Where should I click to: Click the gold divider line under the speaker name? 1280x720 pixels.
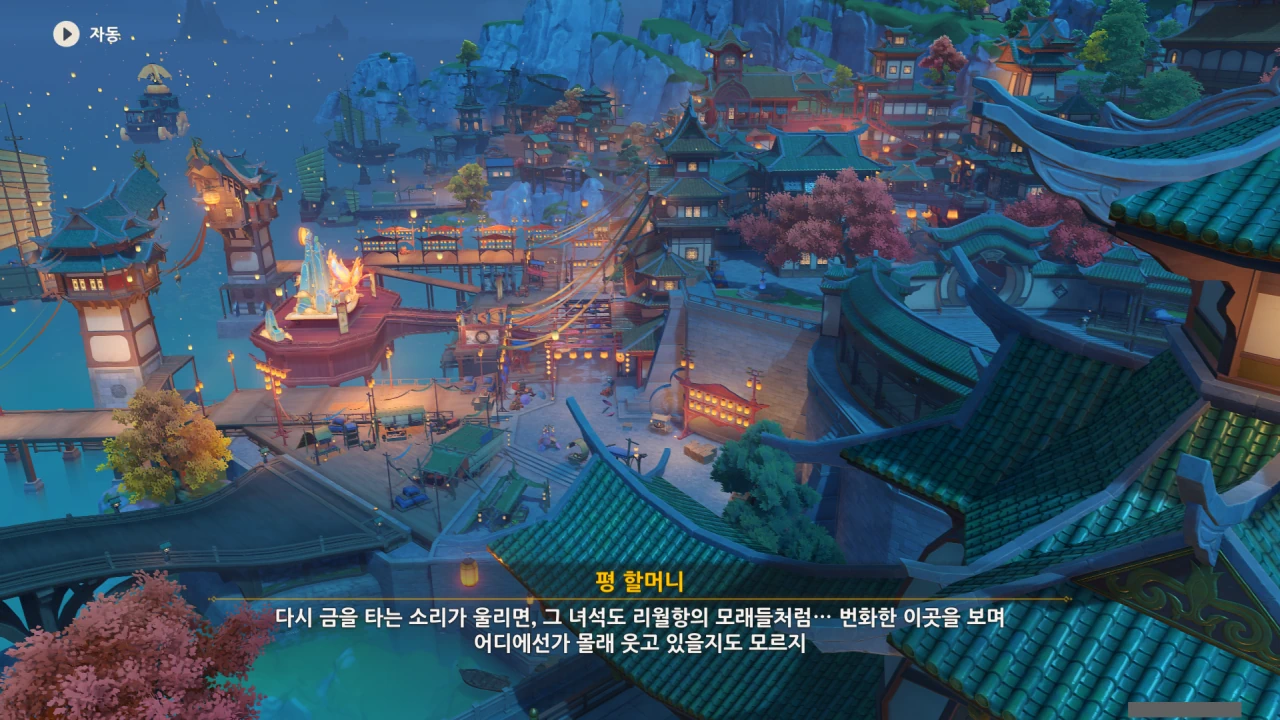coord(640,596)
